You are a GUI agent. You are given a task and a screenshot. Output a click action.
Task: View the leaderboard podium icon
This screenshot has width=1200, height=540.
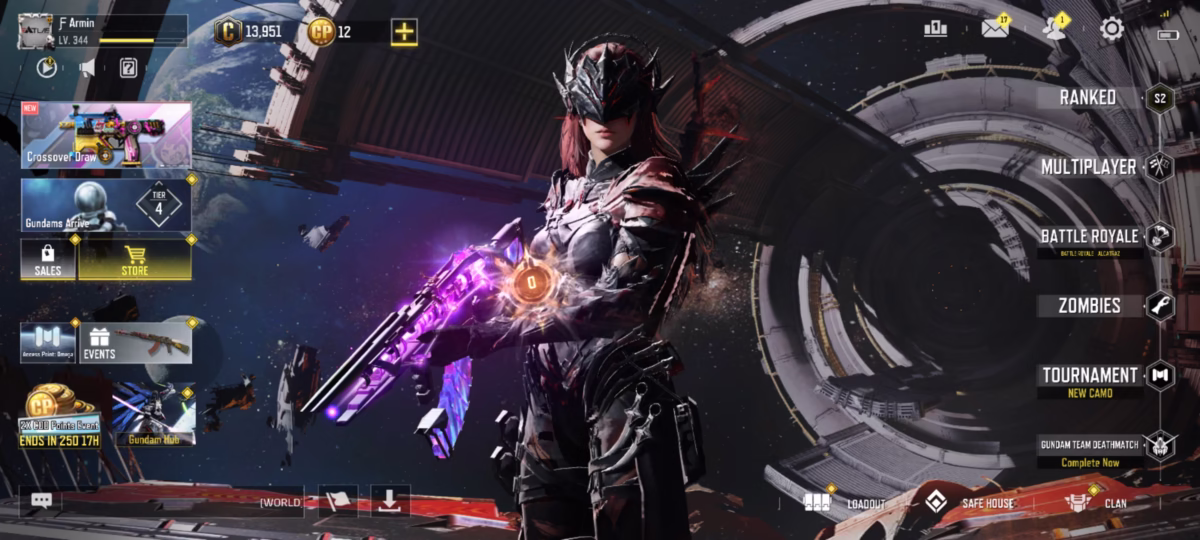(x=936, y=29)
